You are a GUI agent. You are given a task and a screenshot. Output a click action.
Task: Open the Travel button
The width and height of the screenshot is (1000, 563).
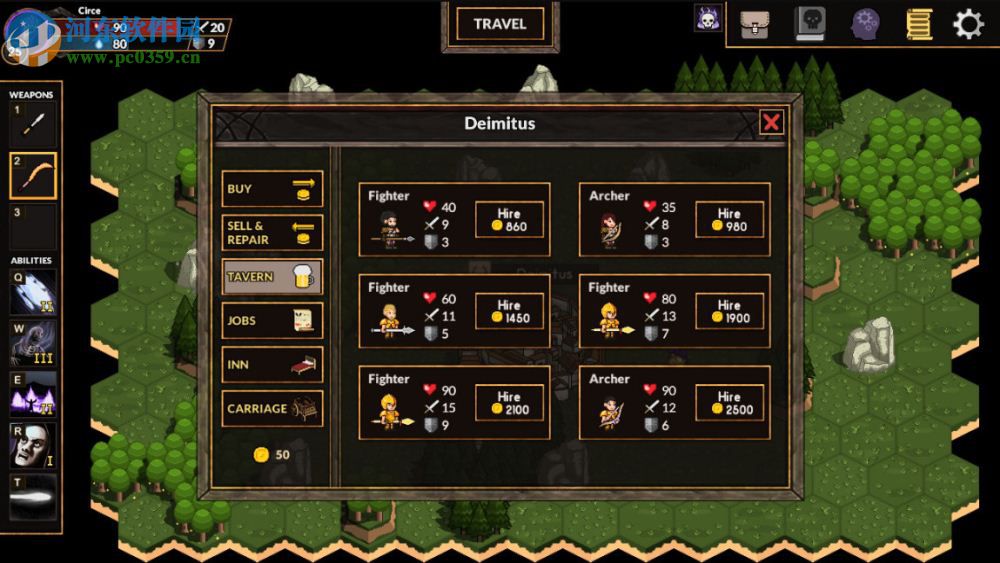coord(500,24)
